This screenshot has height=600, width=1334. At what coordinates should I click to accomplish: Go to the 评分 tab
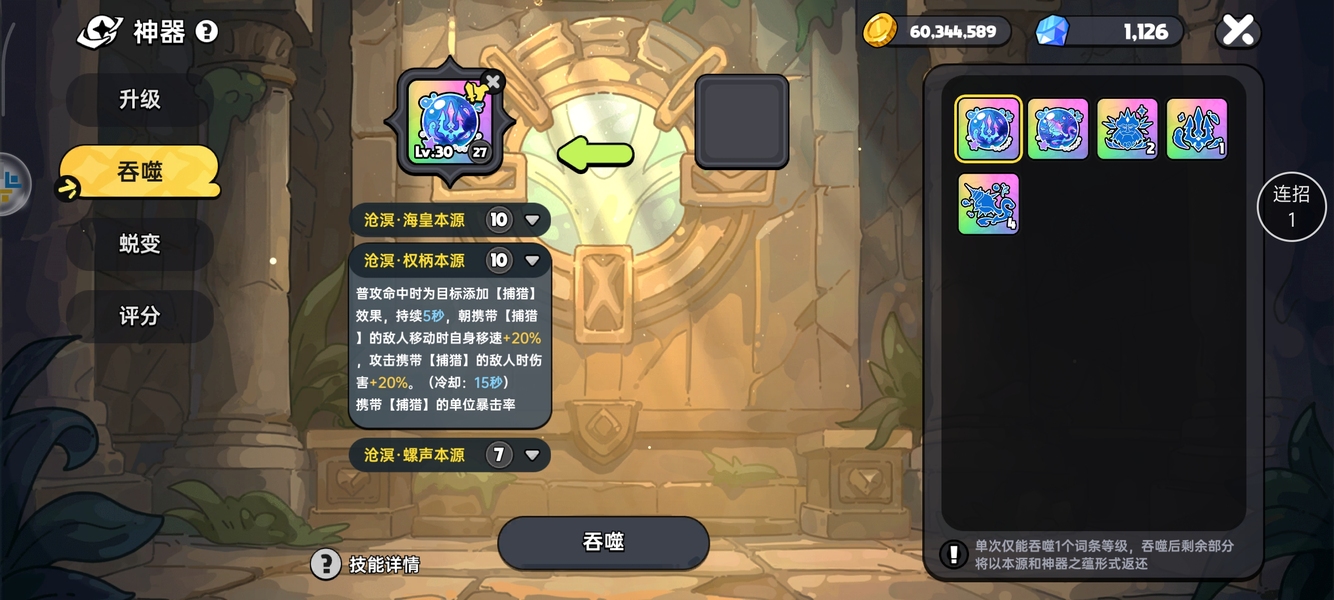point(139,316)
